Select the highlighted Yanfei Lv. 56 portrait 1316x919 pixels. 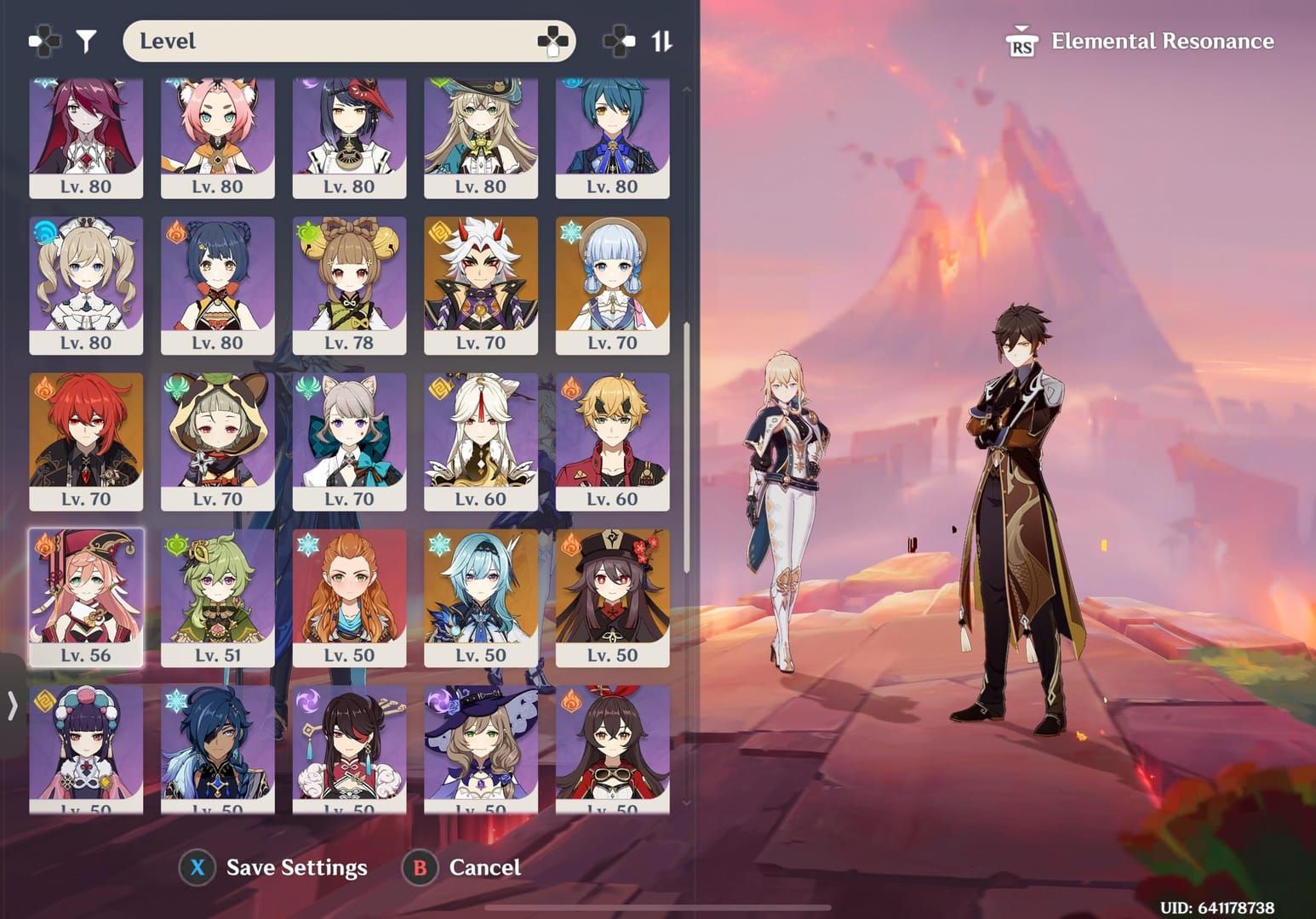pyautogui.click(x=85, y=596)
